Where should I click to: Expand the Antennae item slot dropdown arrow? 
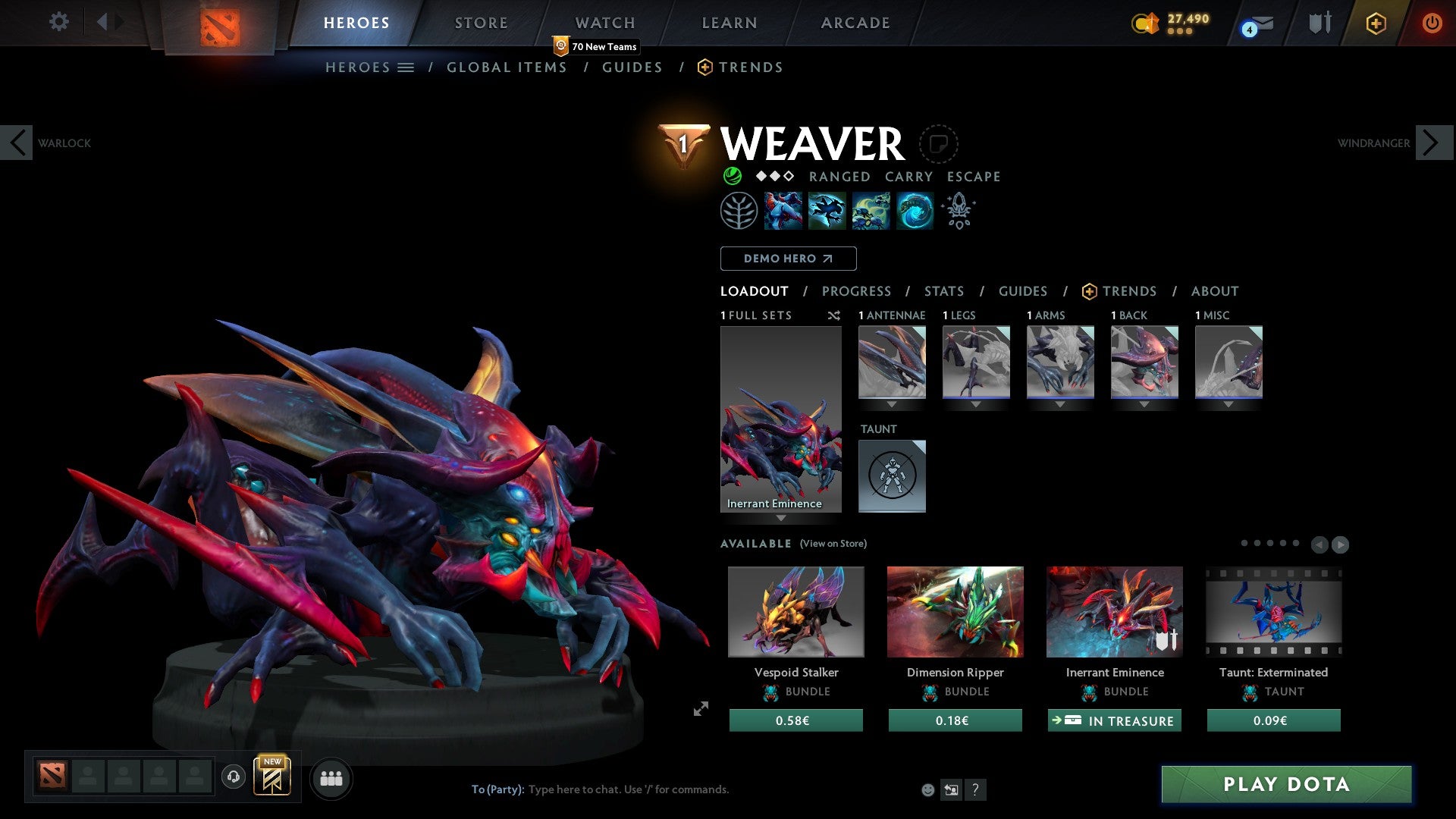pyautogui.click(x=892, y=405)
